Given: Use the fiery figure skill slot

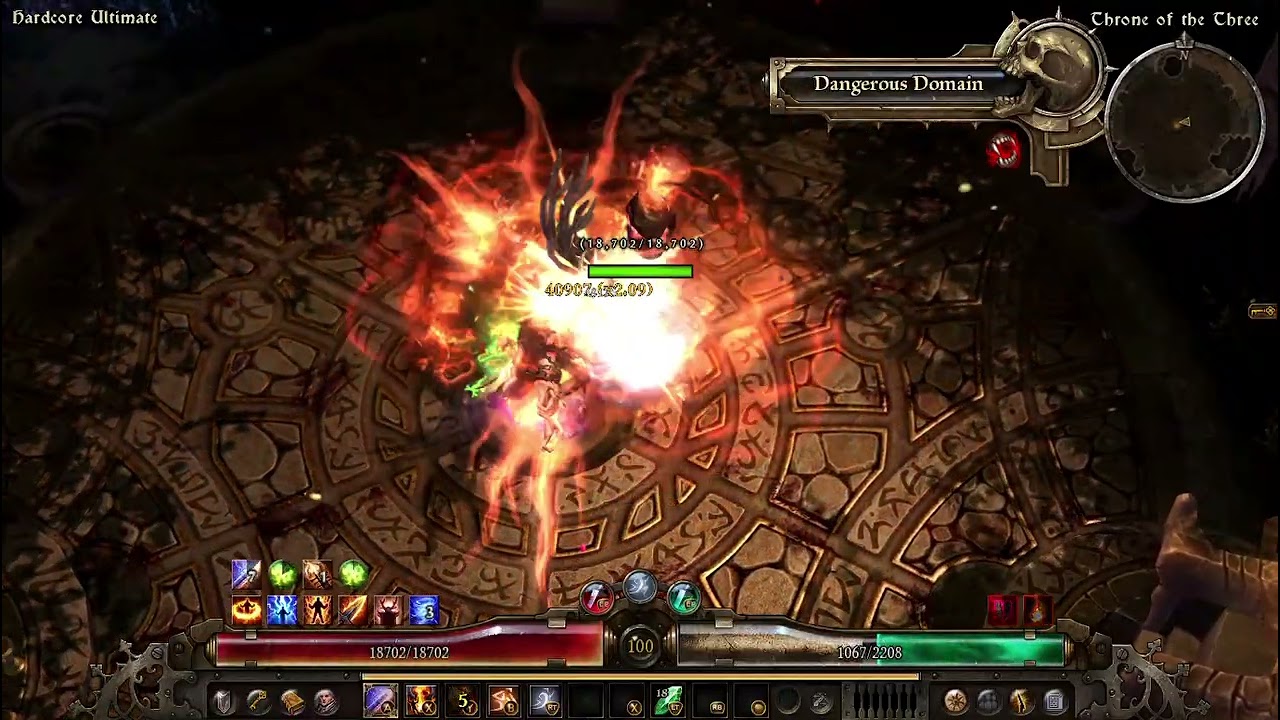Looking at the screenshot, I should pos(421,701).
